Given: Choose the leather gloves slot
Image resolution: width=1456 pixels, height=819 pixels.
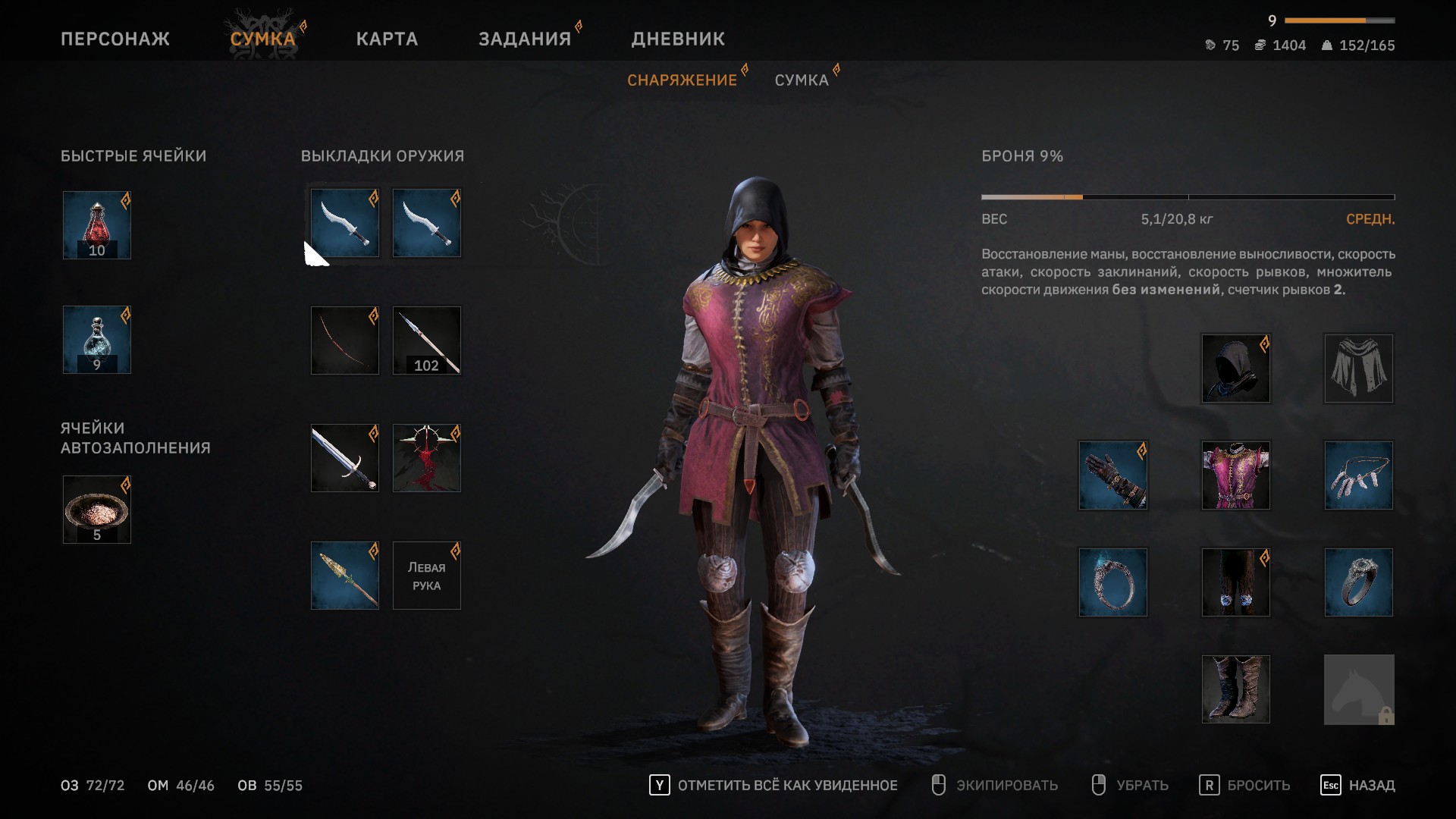Looking at the screenshot, I should 1113,475.
